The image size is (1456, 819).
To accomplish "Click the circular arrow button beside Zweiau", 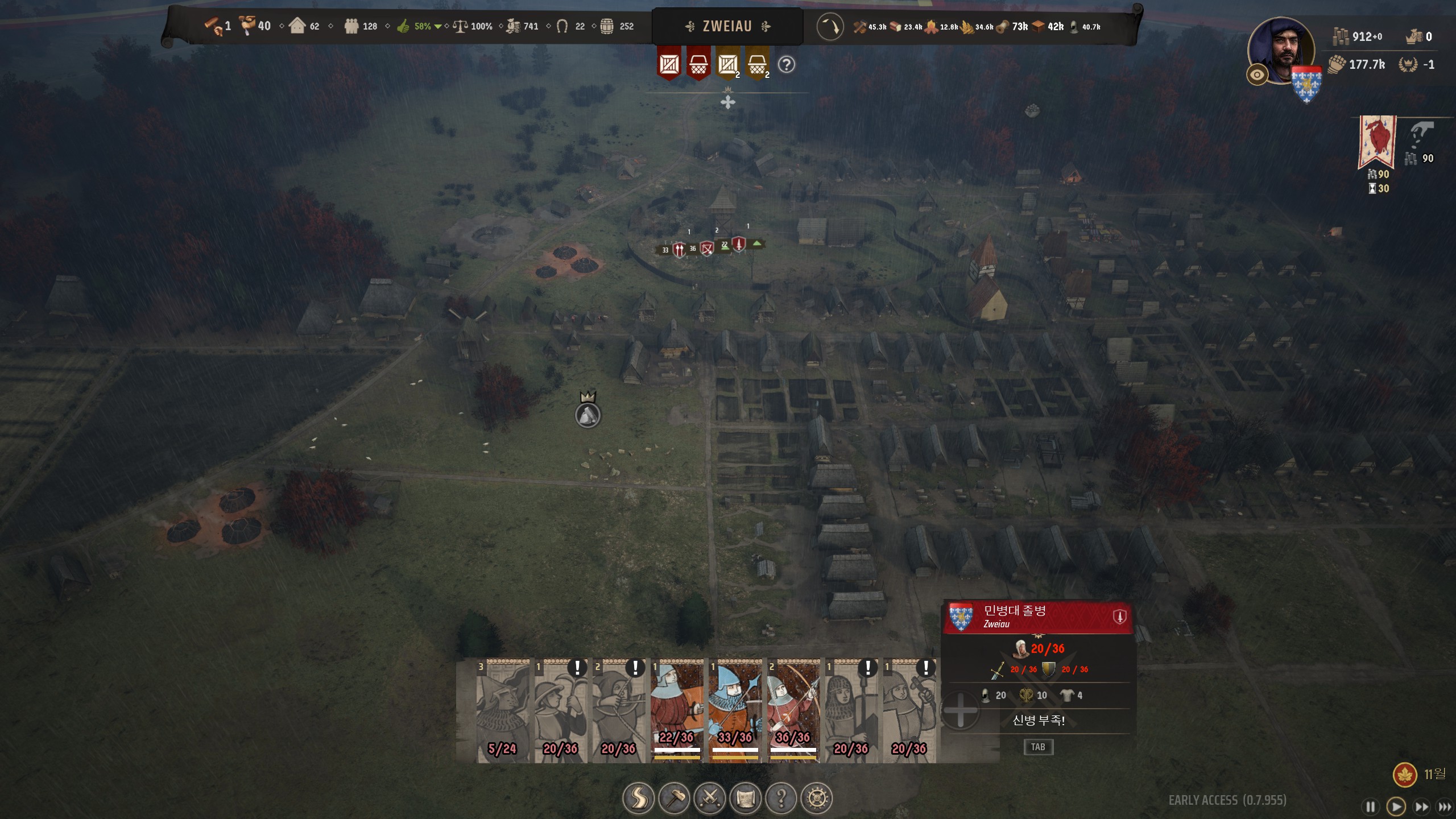I will tap(830, 27).
